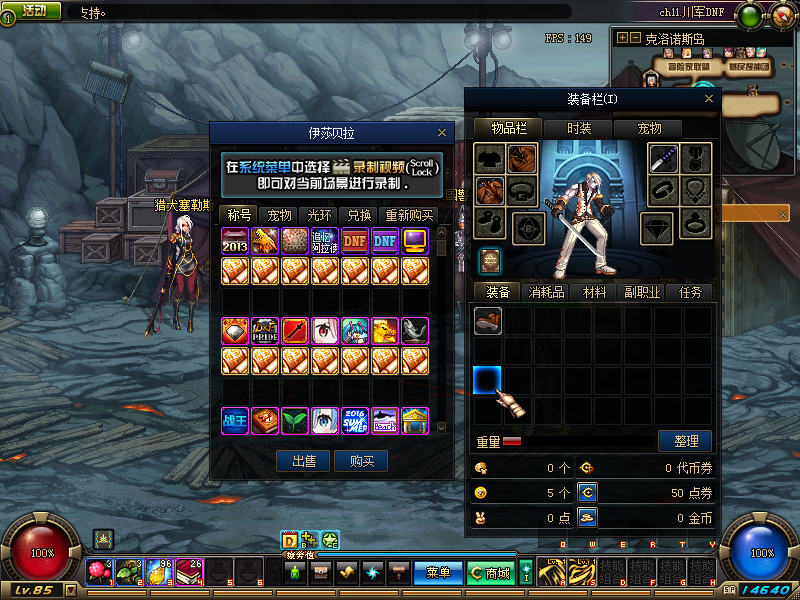Close the 装备栏 inventory window
This screenshot has width=800, height=600.
pos(709,98)
